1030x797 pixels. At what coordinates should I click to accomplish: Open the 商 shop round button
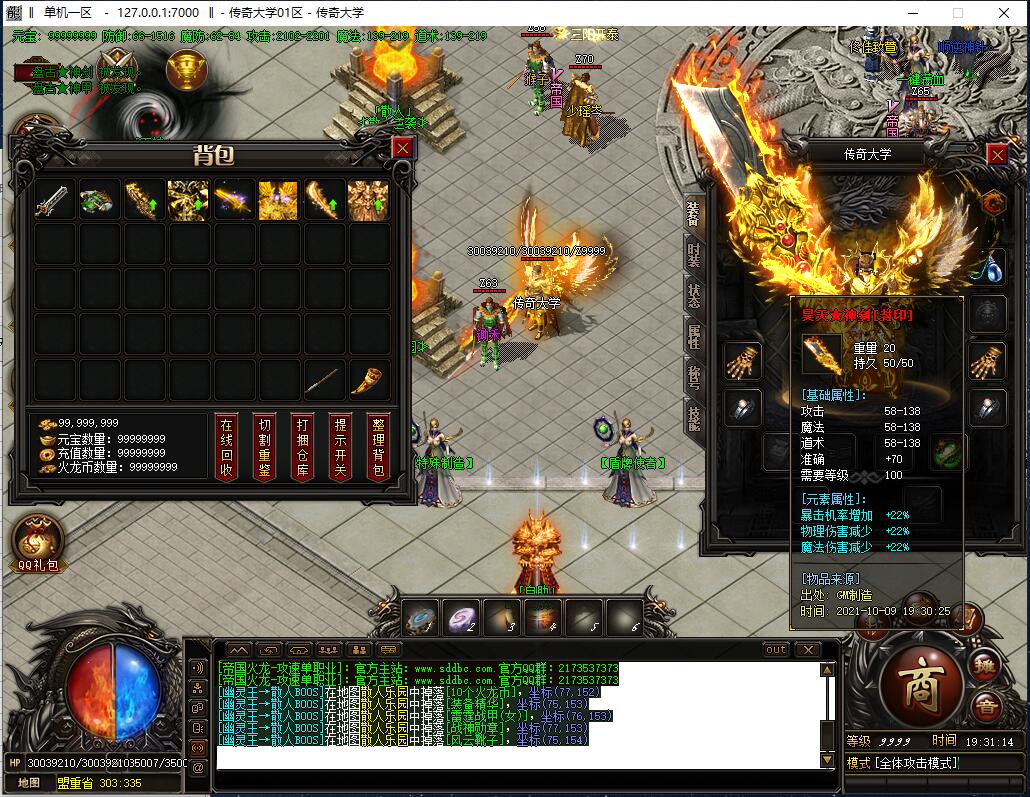point(921,686)
